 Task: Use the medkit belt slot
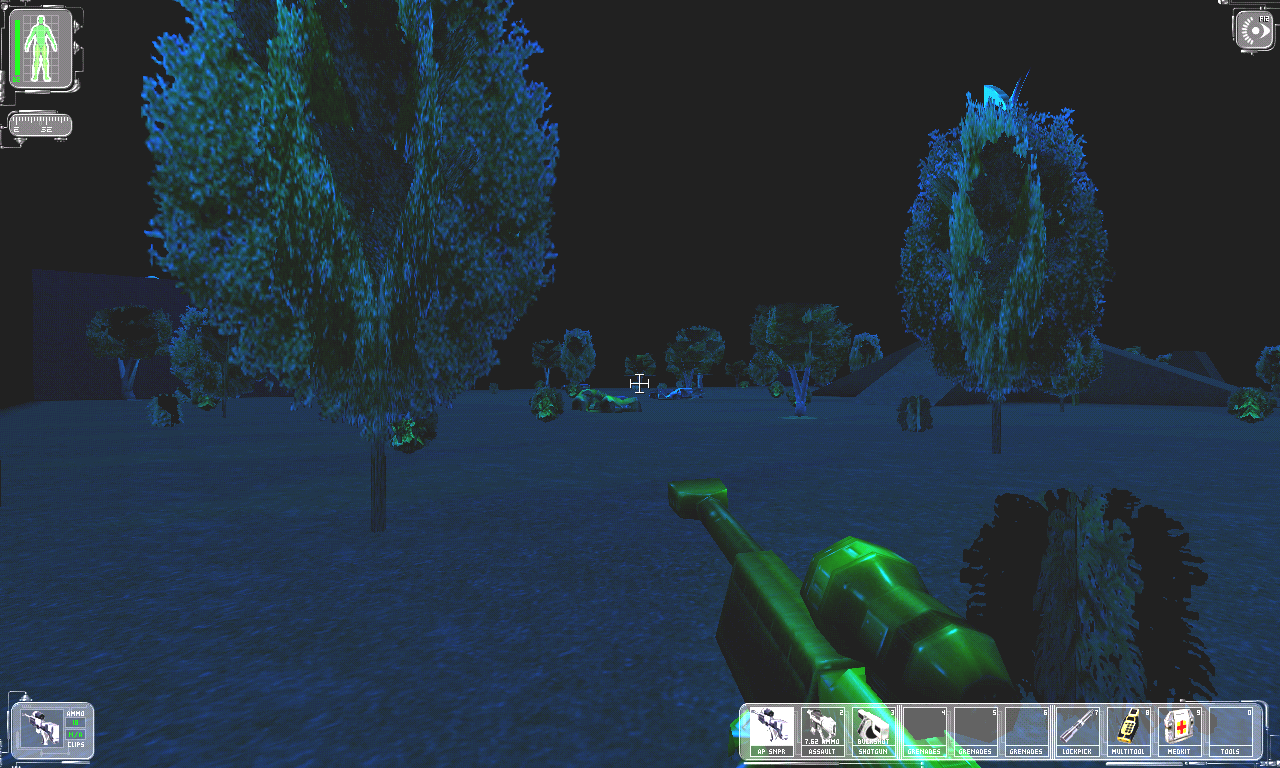1181,731
